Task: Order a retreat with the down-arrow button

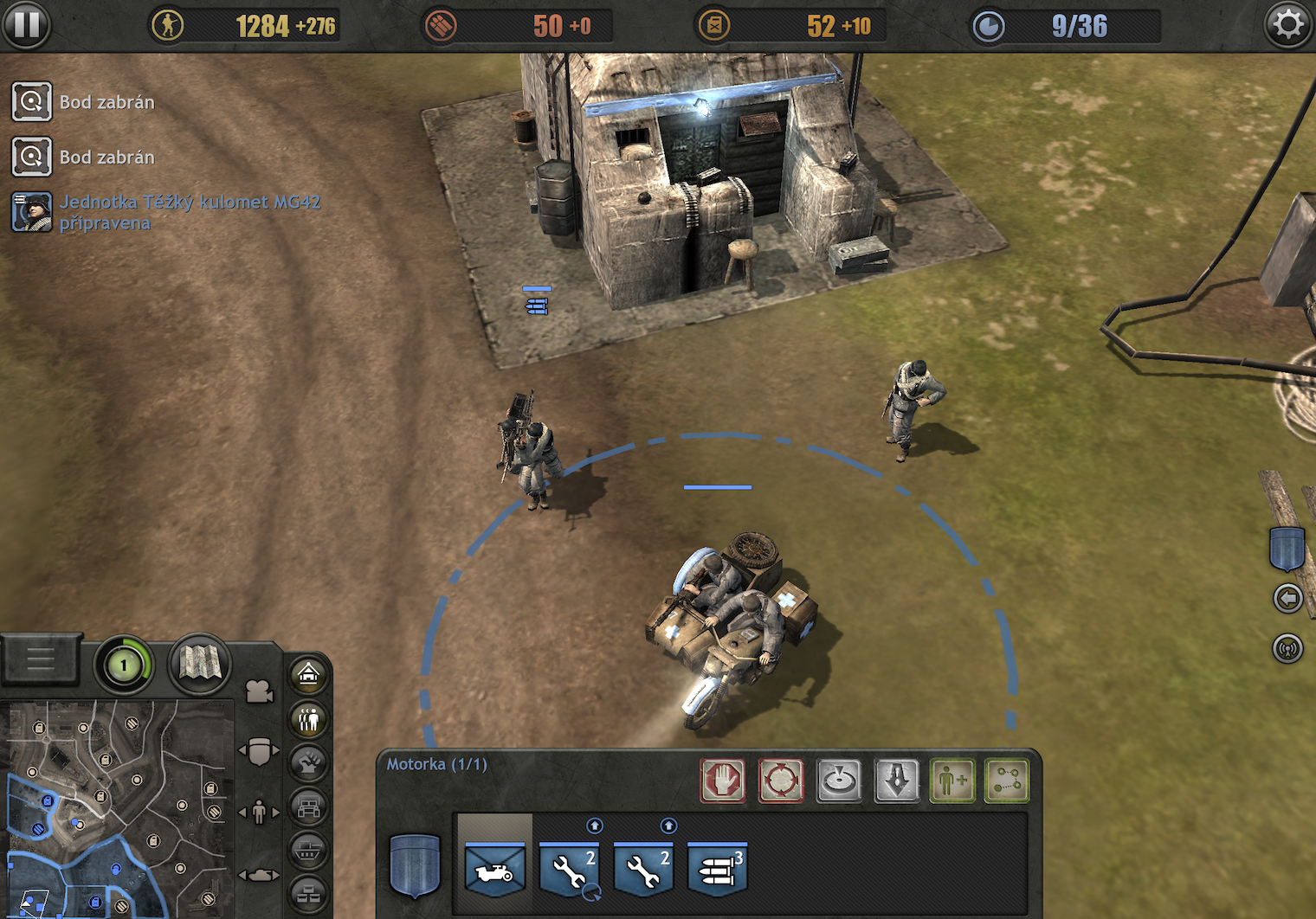Action: pyautogui.click(x=897, y=781)
